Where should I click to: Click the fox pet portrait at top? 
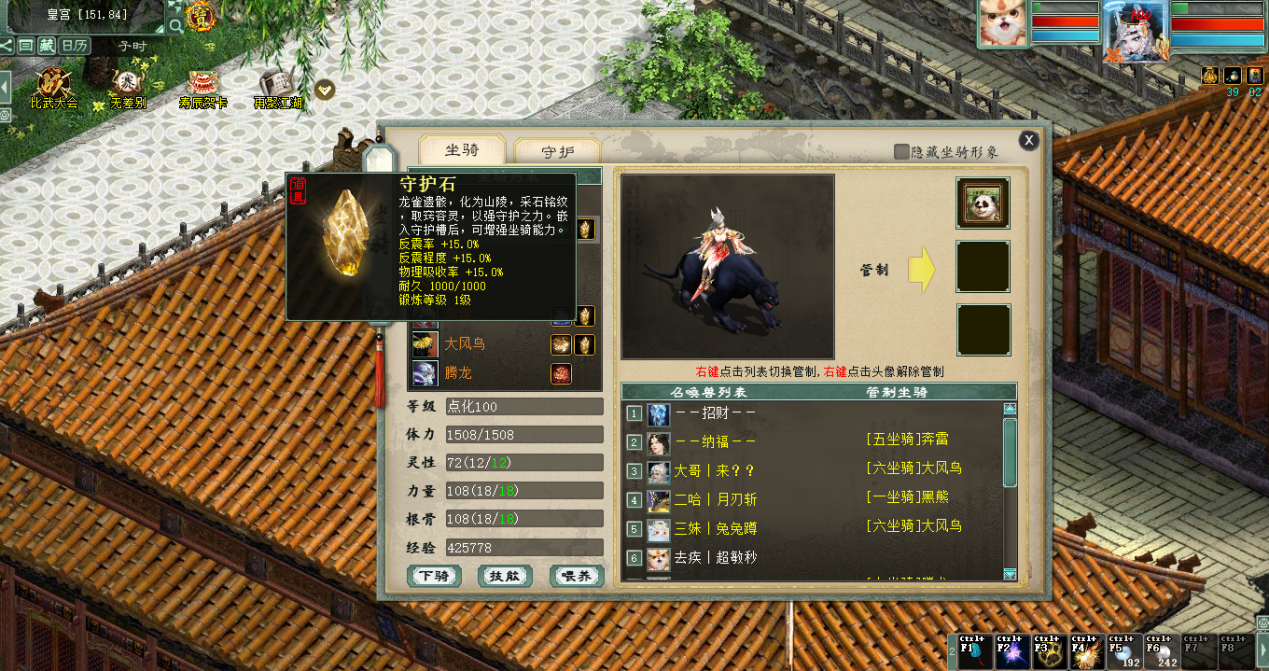click(x=1003, y=24)
